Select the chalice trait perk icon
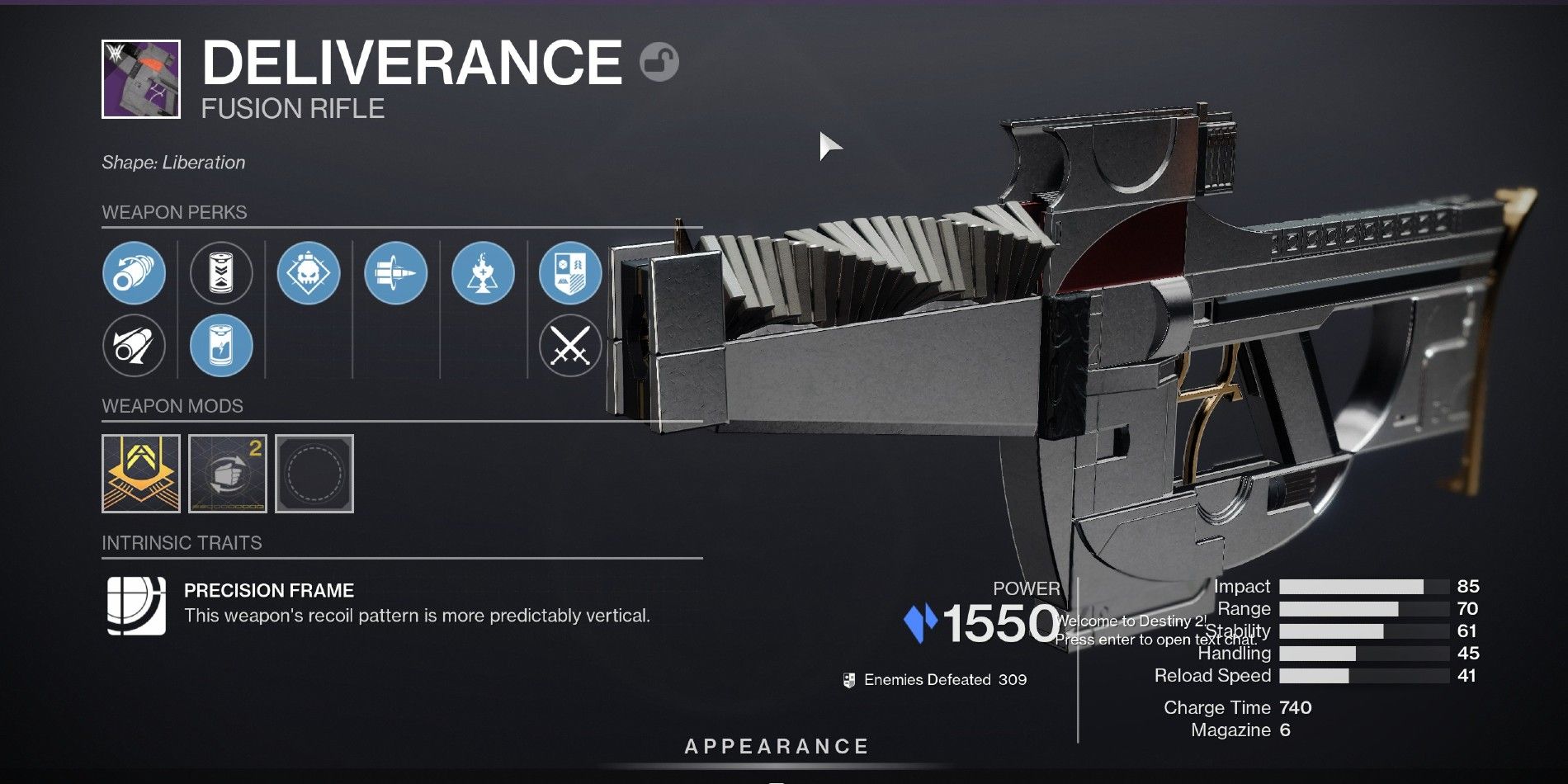This screenshot has width=1568, height=784. [483, 273]
